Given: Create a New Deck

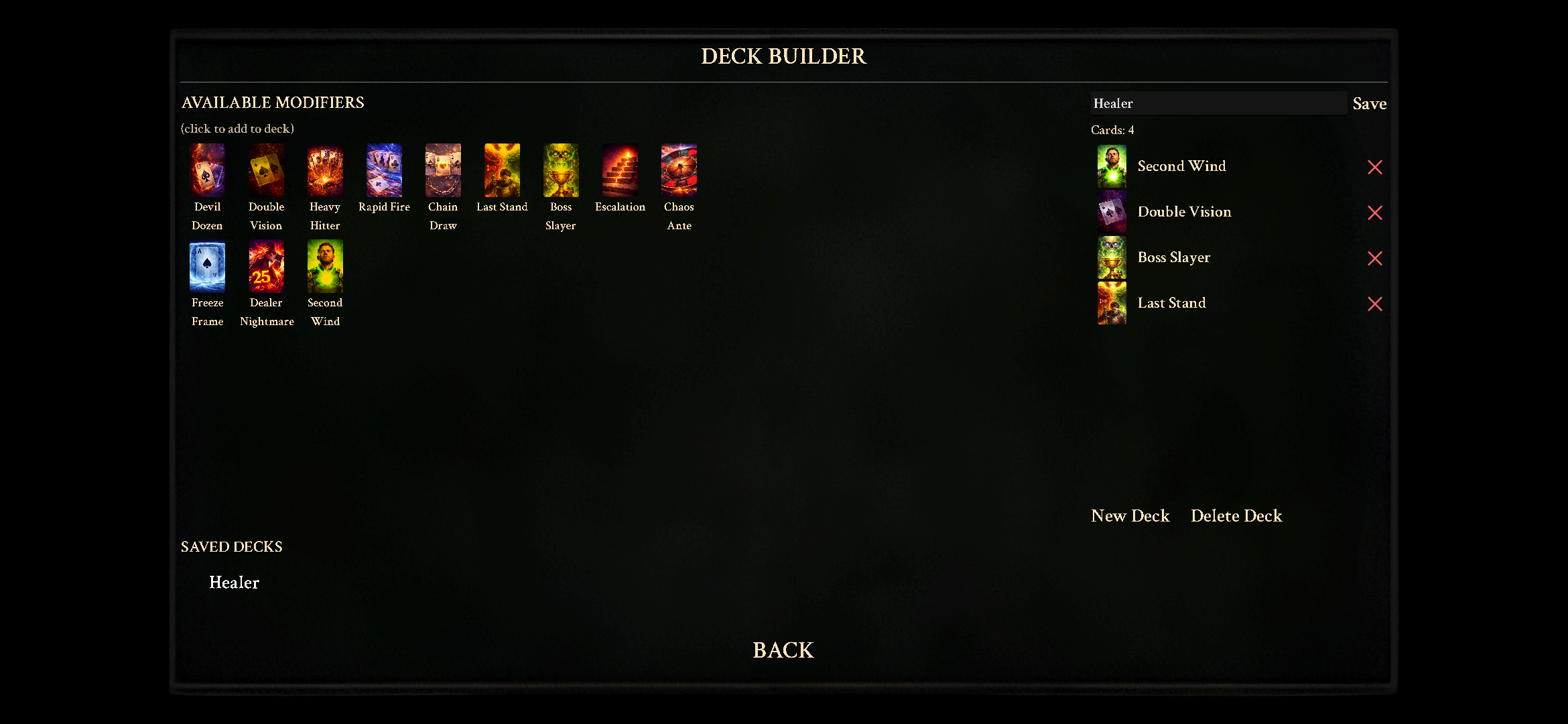Looking at the screenshot, I should tap(1130, 516).
